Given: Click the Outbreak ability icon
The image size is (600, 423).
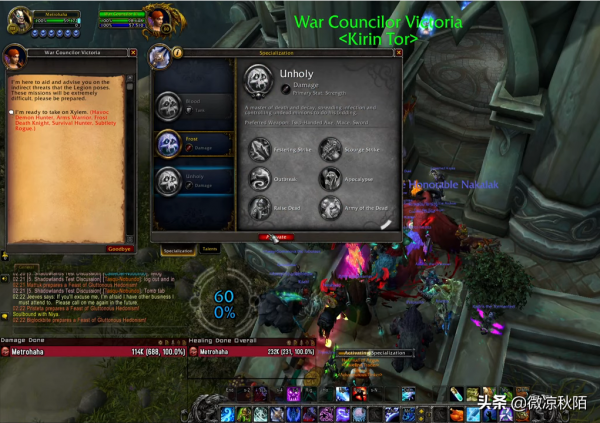Looking at the screenshot, I should pyautogui.click(x=258, y=178).
